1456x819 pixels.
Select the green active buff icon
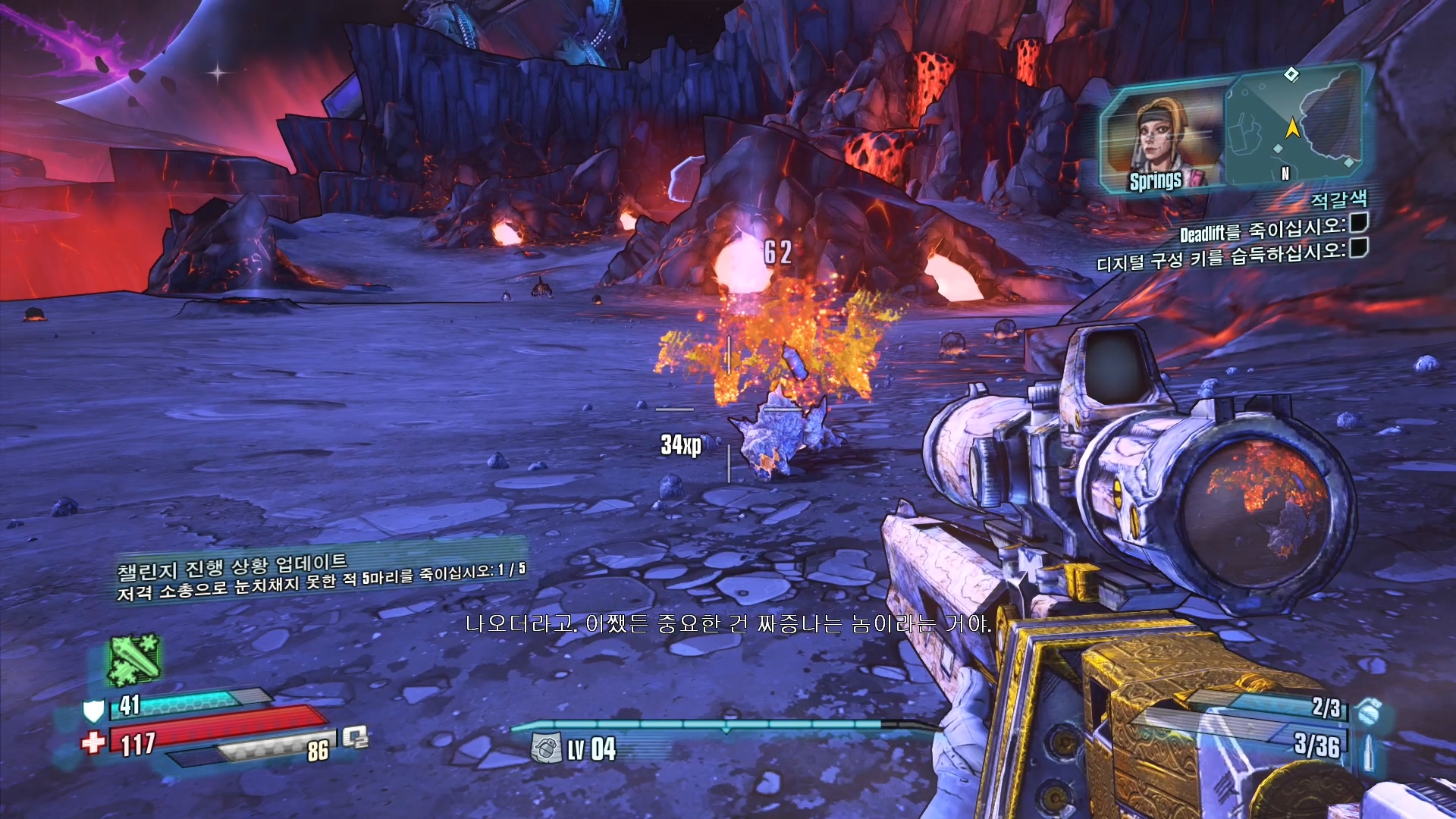(133, 658)
